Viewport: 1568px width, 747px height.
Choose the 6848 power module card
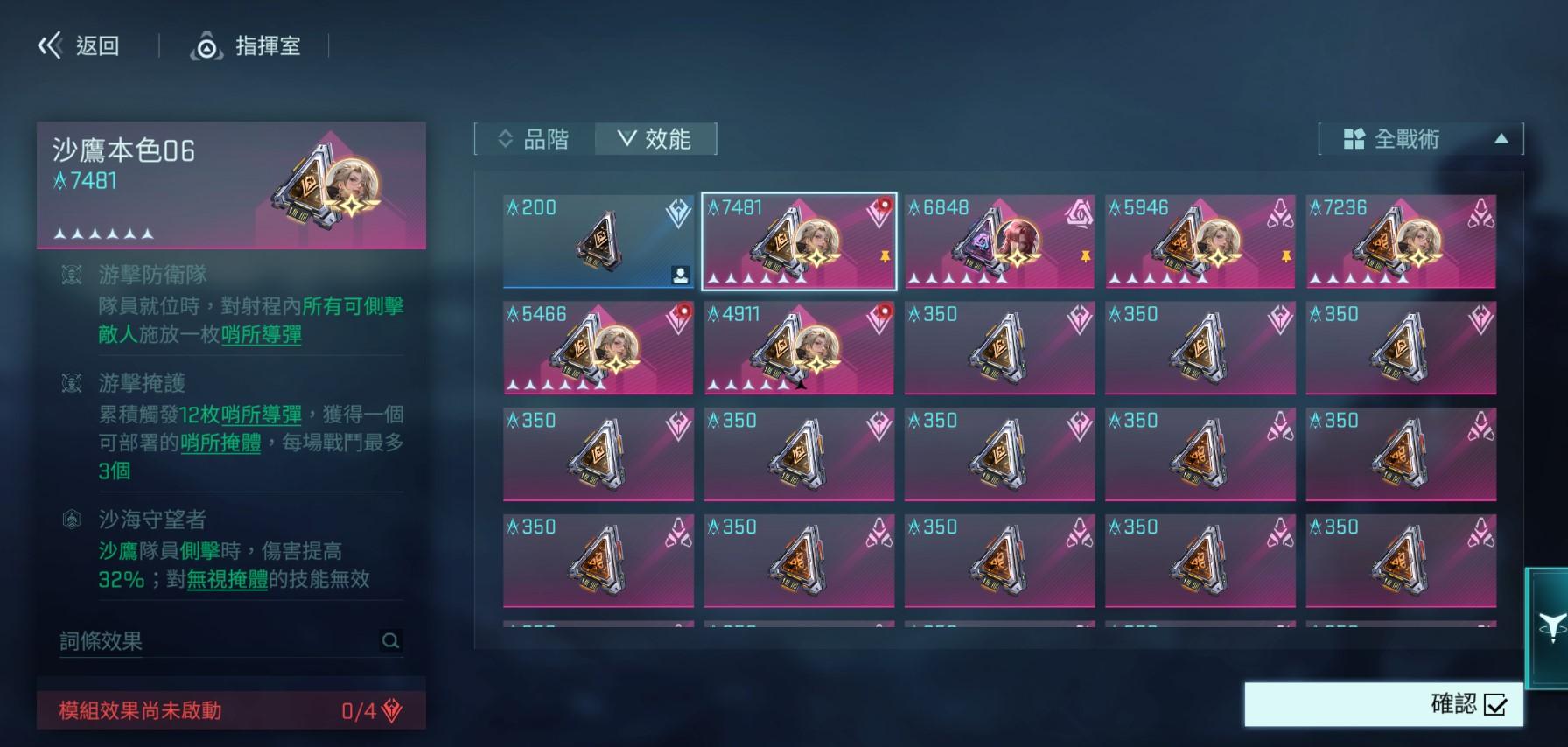coord(999,241)
